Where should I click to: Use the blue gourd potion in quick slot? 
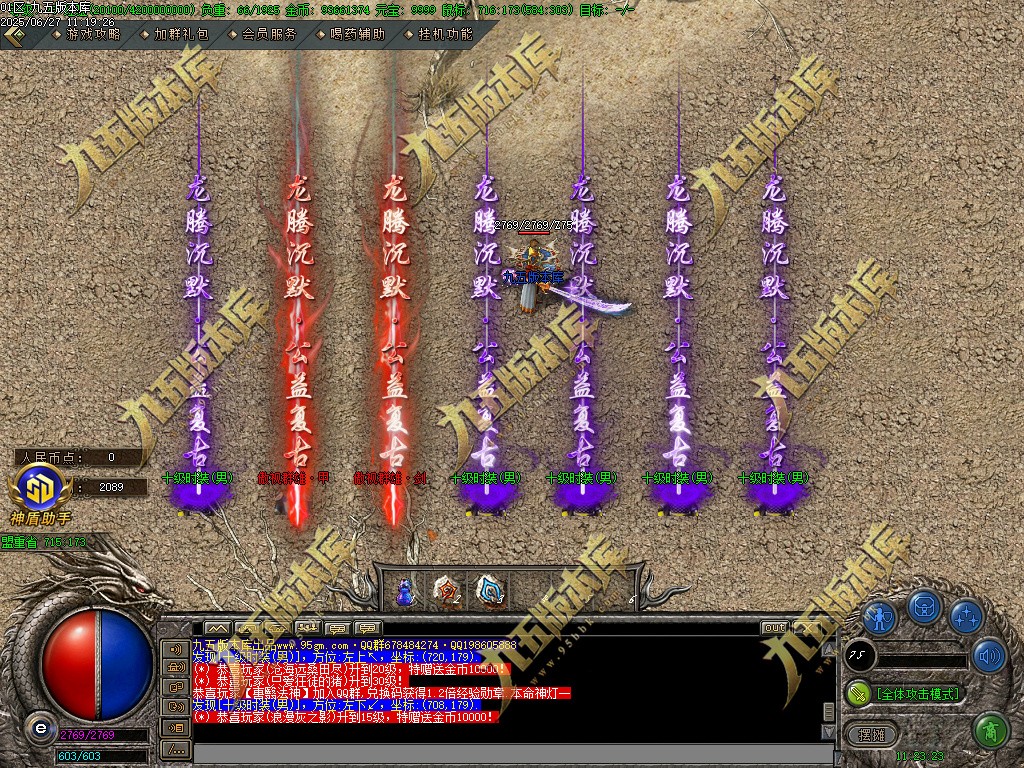coord(404,591)
